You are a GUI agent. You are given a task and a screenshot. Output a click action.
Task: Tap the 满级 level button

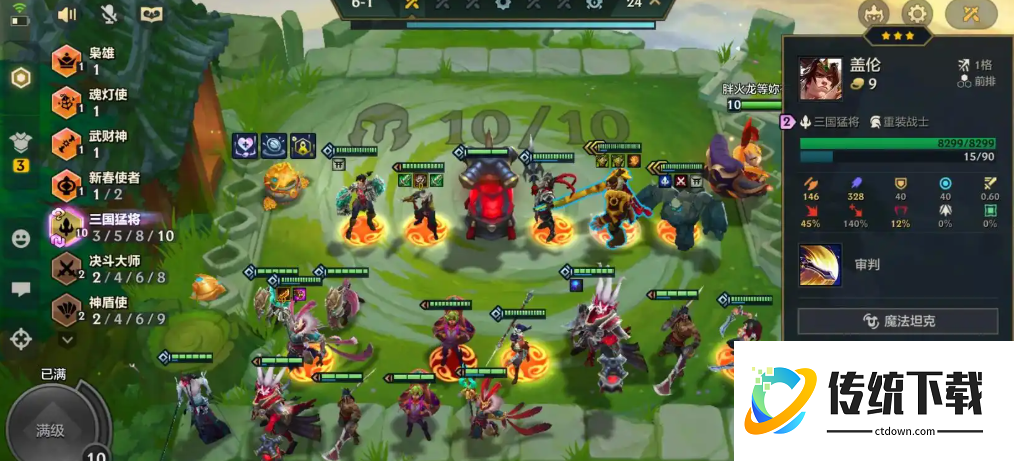(x=50, y=430)
